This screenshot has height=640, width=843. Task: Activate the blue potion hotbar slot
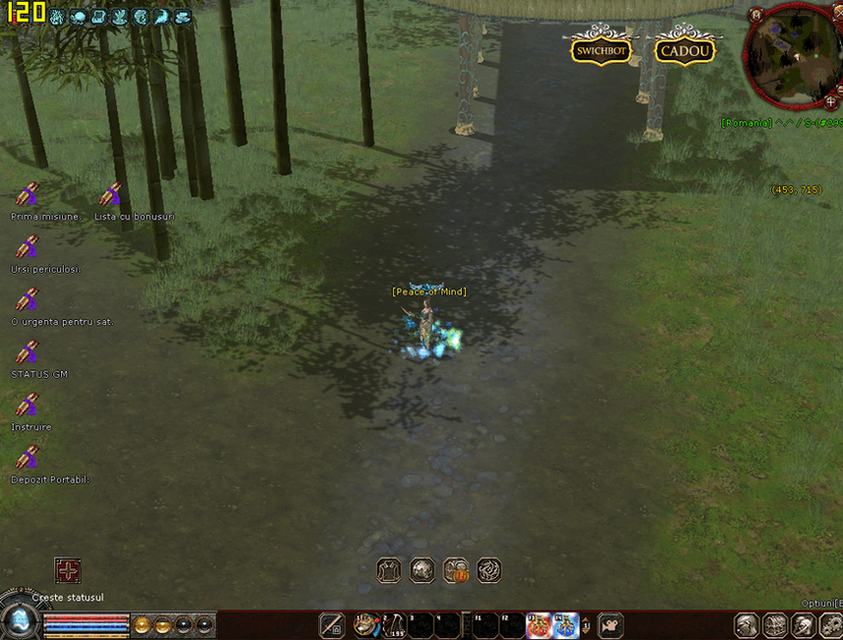[x=566, y=625]
